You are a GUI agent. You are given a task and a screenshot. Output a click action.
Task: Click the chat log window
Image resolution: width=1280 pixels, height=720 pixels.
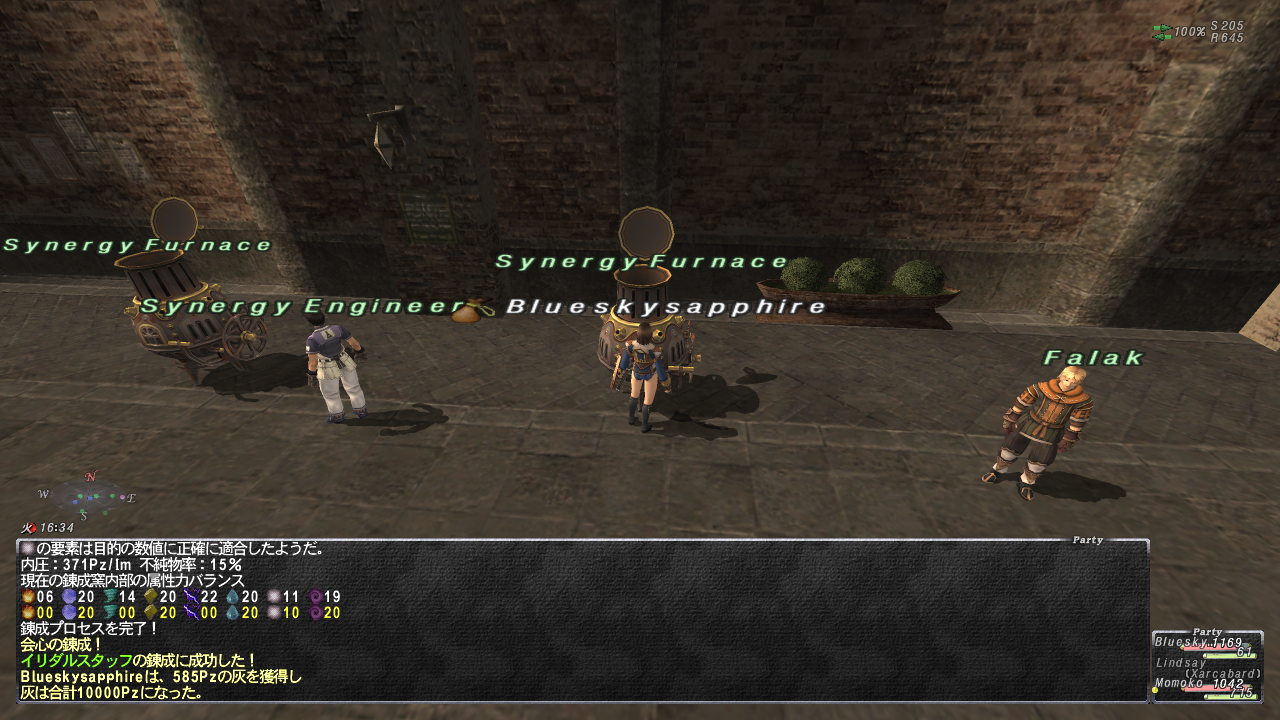(582, 620)
